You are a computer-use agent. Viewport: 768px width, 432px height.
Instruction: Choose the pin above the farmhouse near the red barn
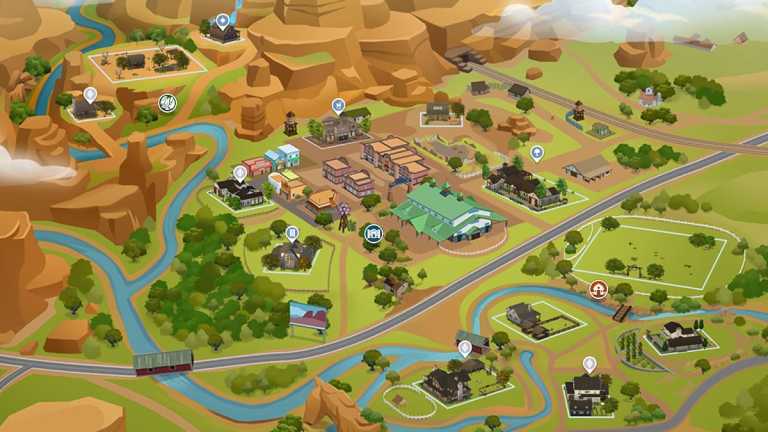465,348
